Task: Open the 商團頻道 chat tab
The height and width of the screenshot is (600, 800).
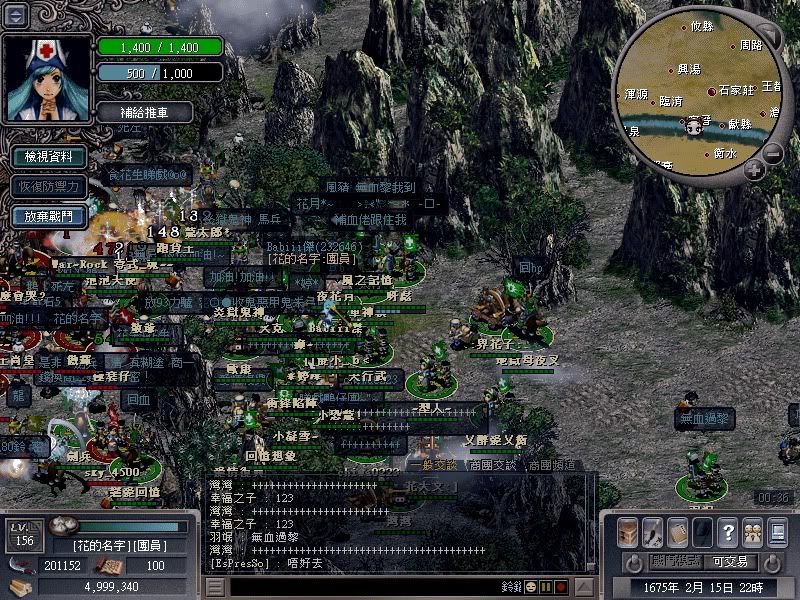Action: (x=552, y=465)
